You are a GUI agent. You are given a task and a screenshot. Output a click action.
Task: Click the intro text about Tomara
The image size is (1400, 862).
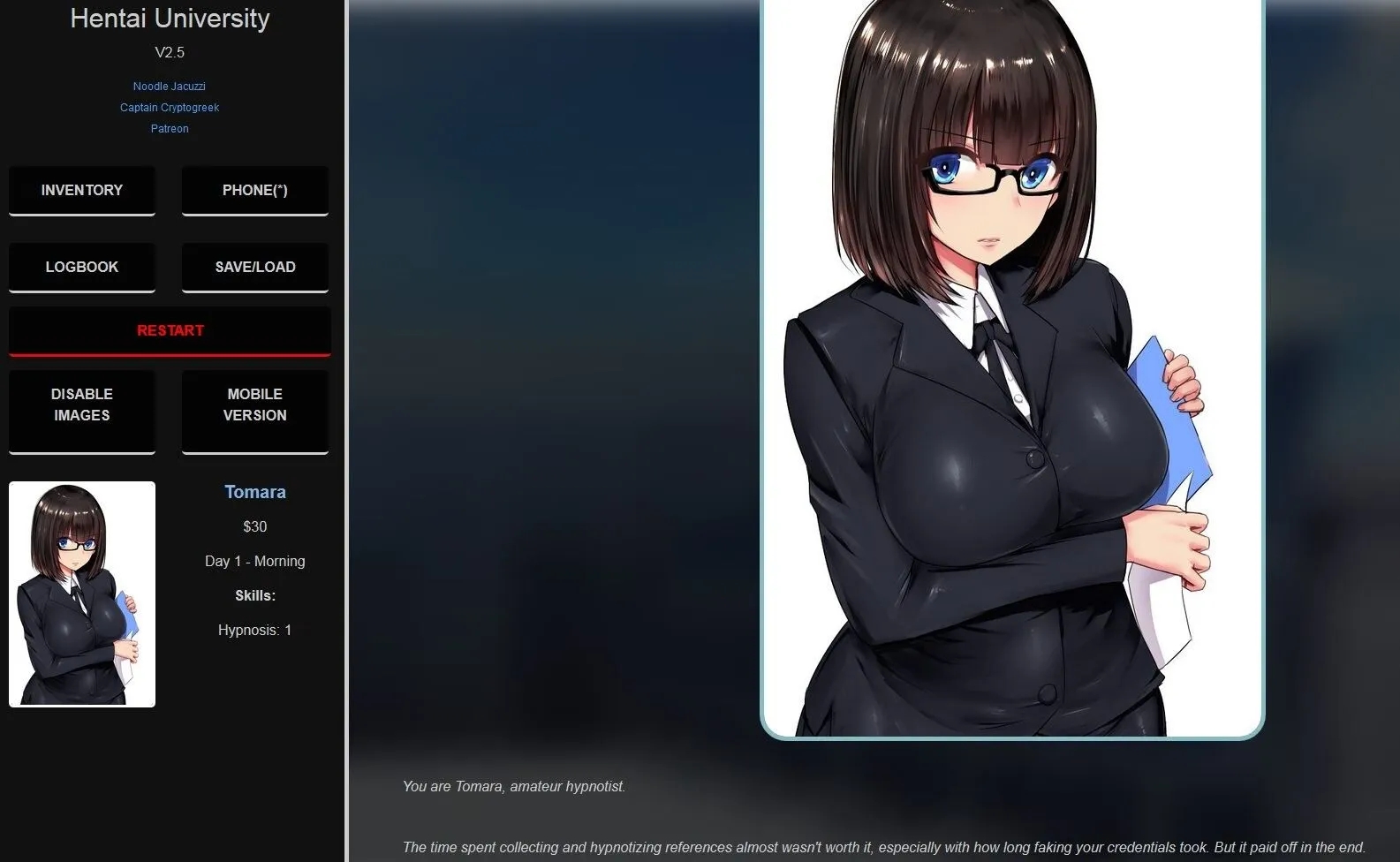point(514,786)
